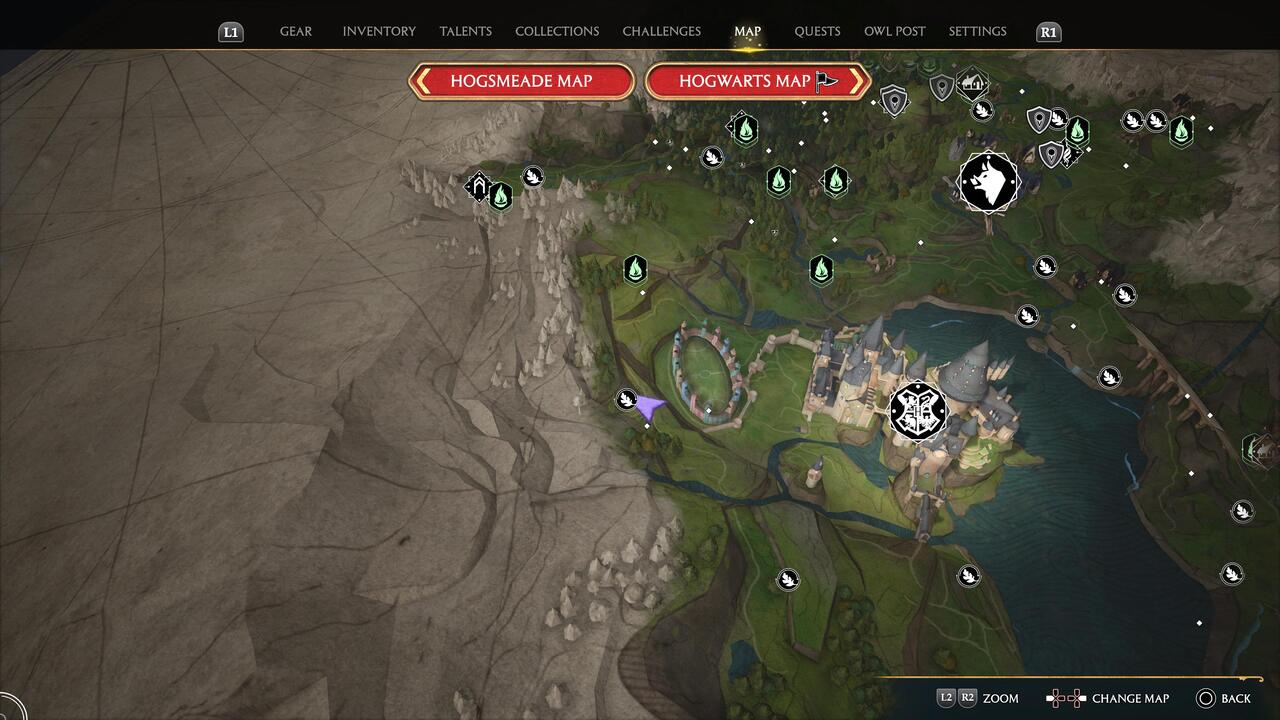Go to the Challenges tab
1280x720 pixels.
[x=661, y=31]
